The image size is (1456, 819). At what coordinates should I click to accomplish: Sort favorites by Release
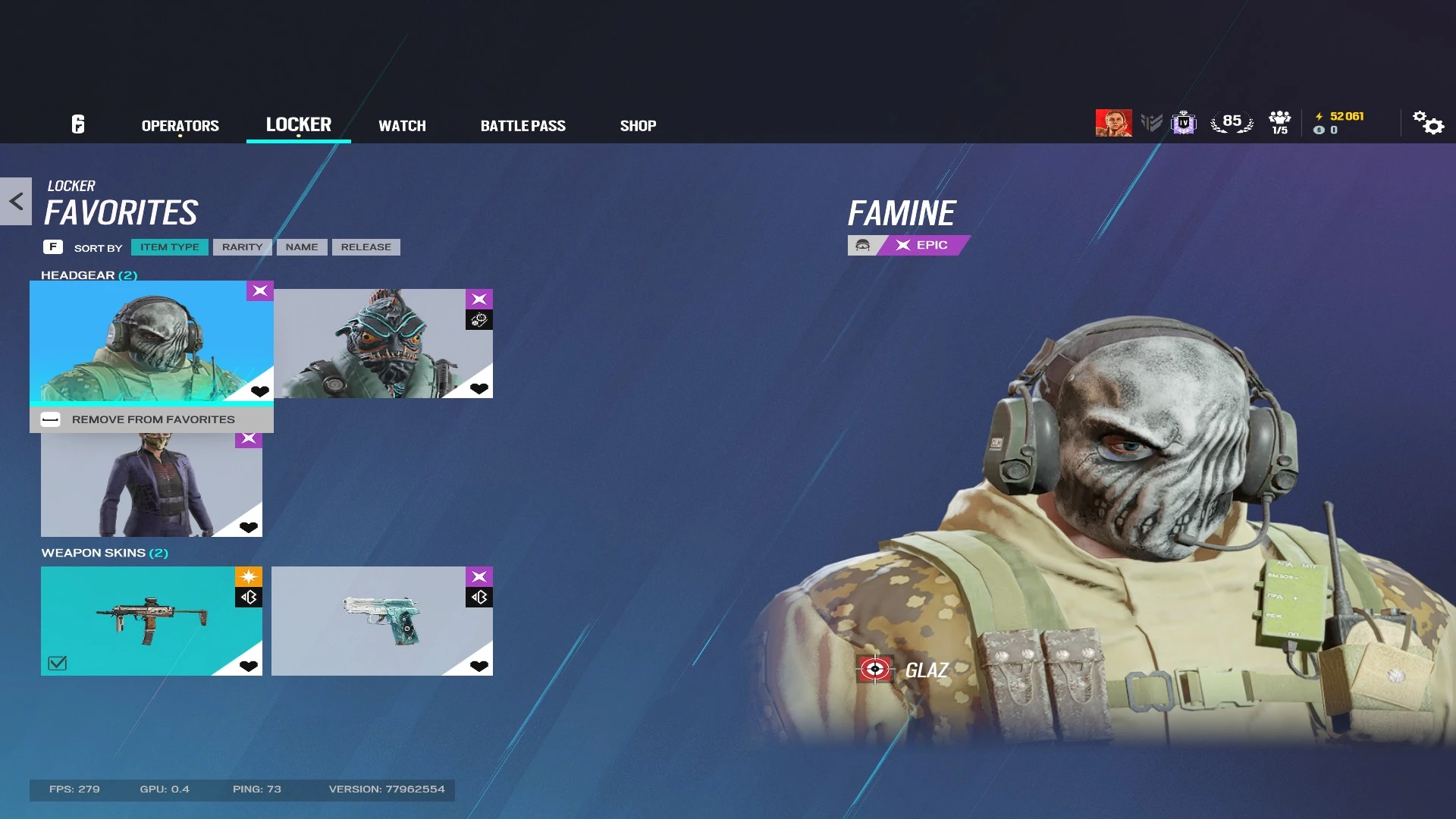click(366, 246)
